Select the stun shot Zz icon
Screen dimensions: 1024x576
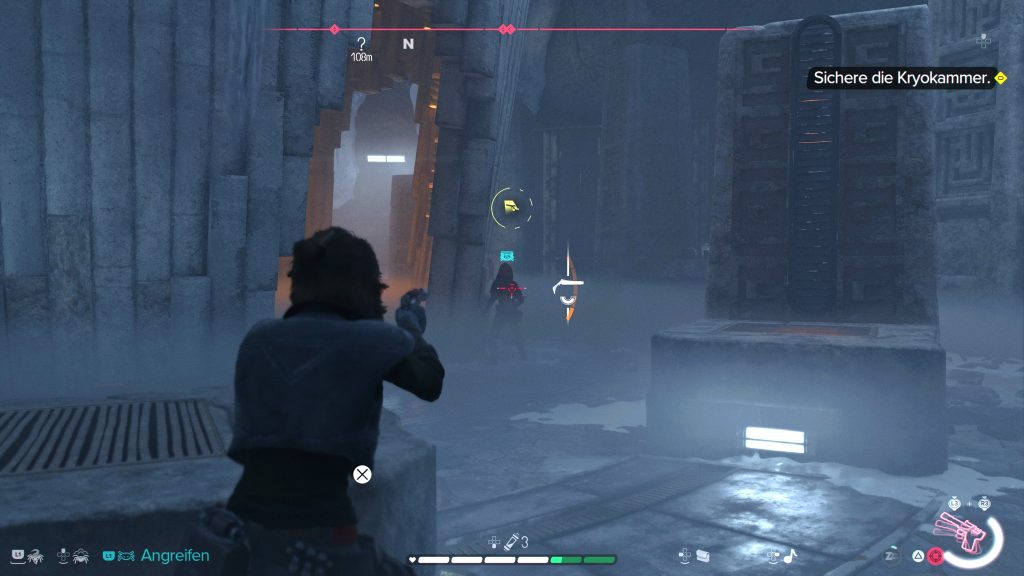tap(890, 555)
